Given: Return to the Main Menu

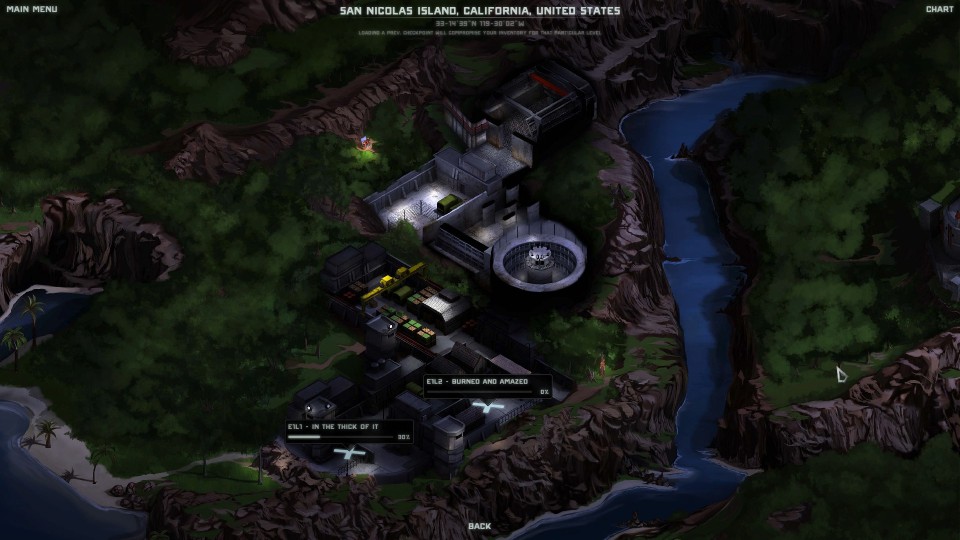Looking at the screenshot, I should point(32,10).
